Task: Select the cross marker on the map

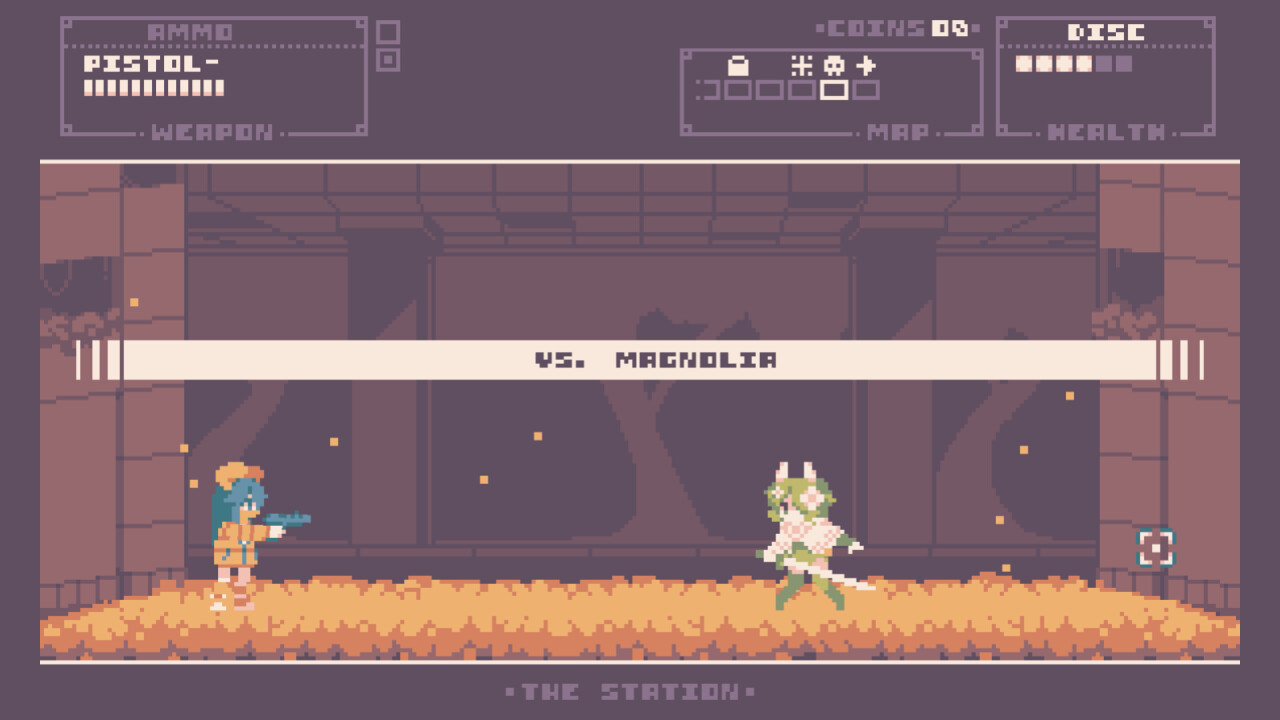Action: pyautogui.click(x=866, y=64)
